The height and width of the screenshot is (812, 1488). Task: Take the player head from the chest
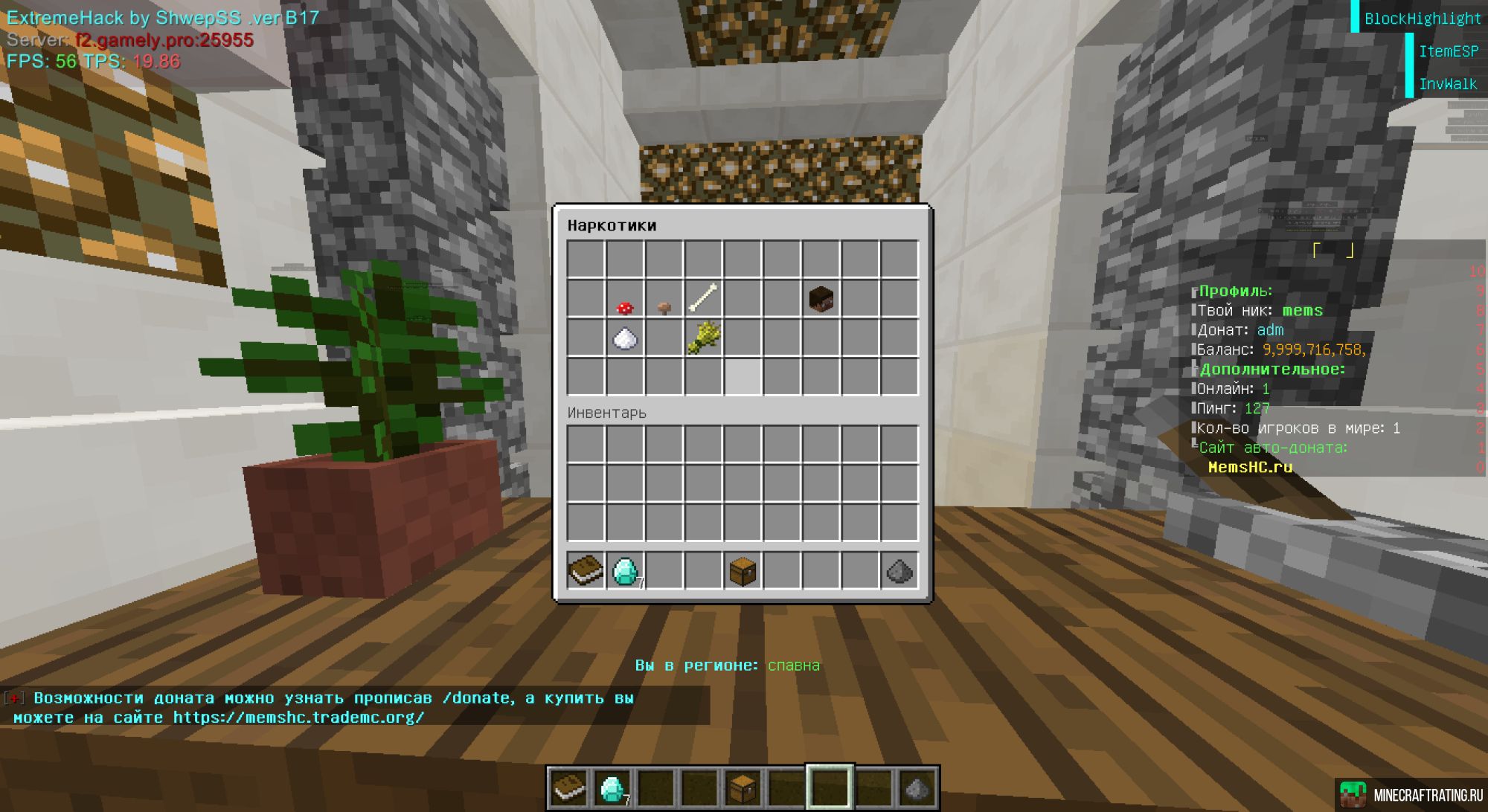[x=821, y=299]
